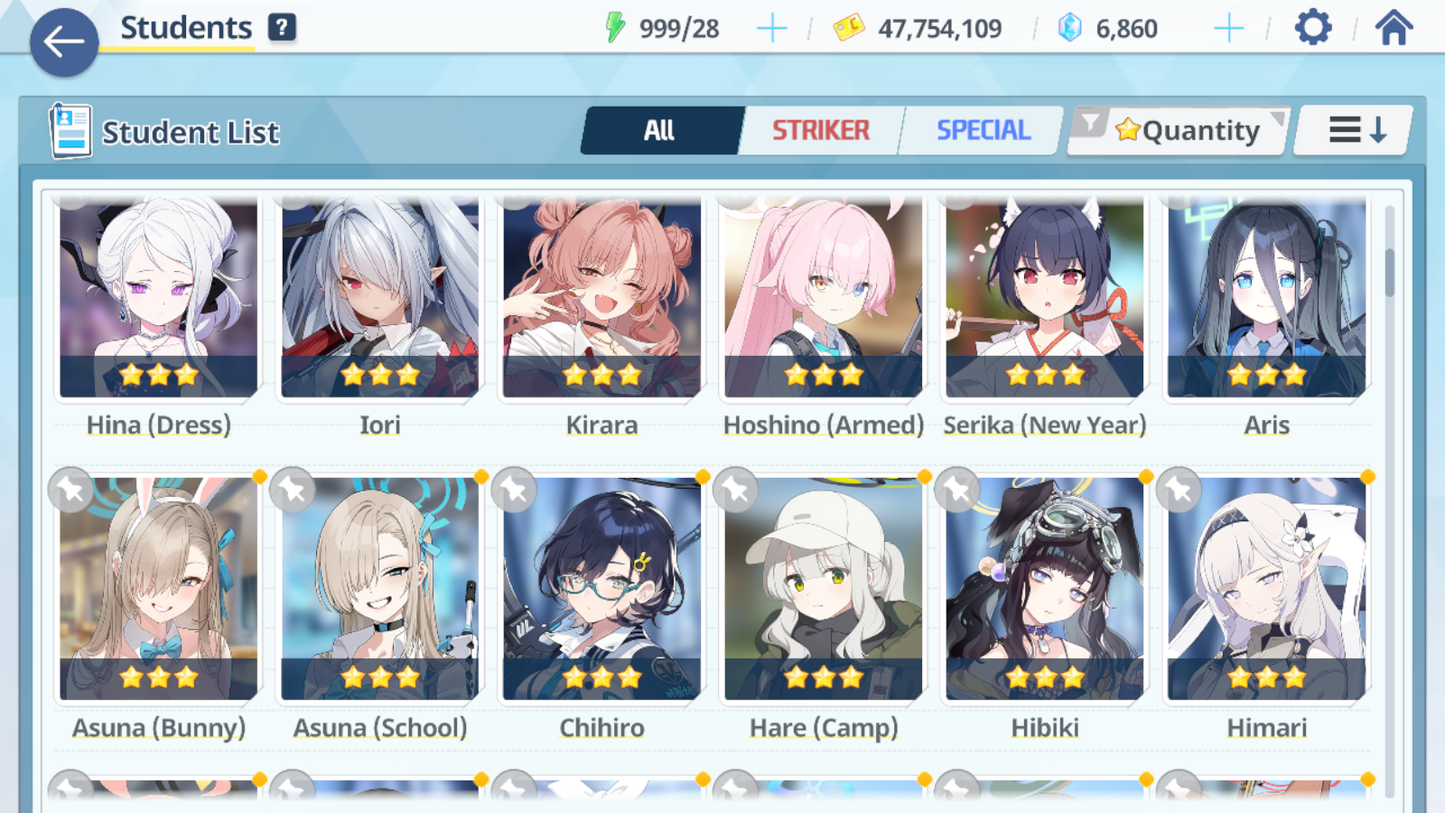1445x813 pixels.
Task: Add more energy with the plus button
Action: tap(771, 29)
